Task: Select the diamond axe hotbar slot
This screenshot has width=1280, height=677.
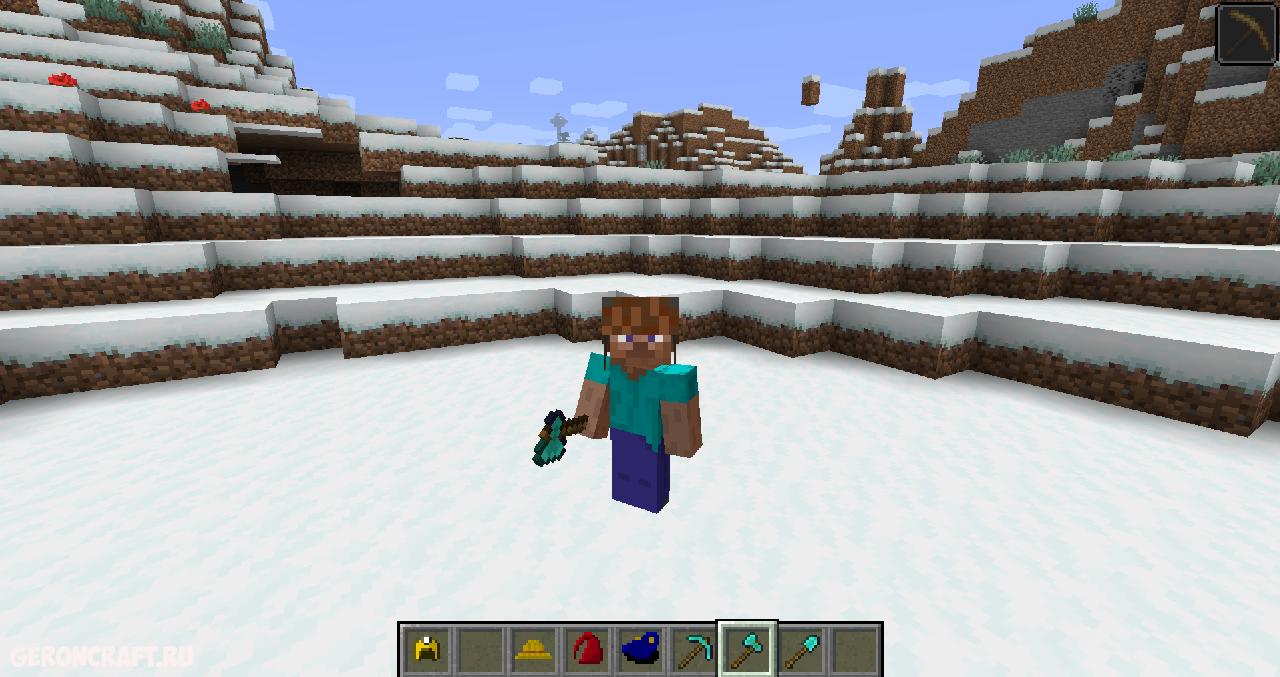Action: tap(747, 650)
